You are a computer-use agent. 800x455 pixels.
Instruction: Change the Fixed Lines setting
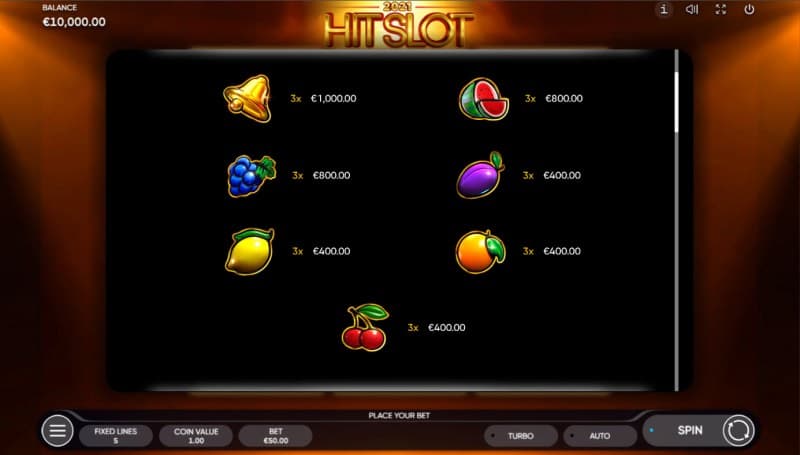click(116, 435)
